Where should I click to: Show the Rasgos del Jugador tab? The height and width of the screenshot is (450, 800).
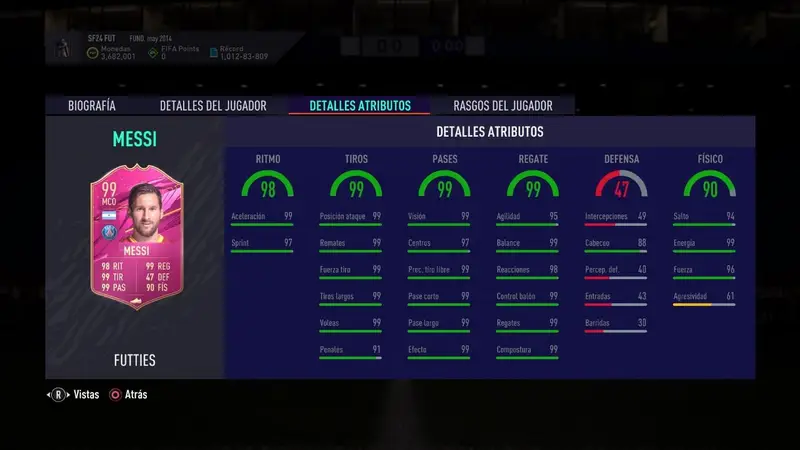(x=501, y=105)
